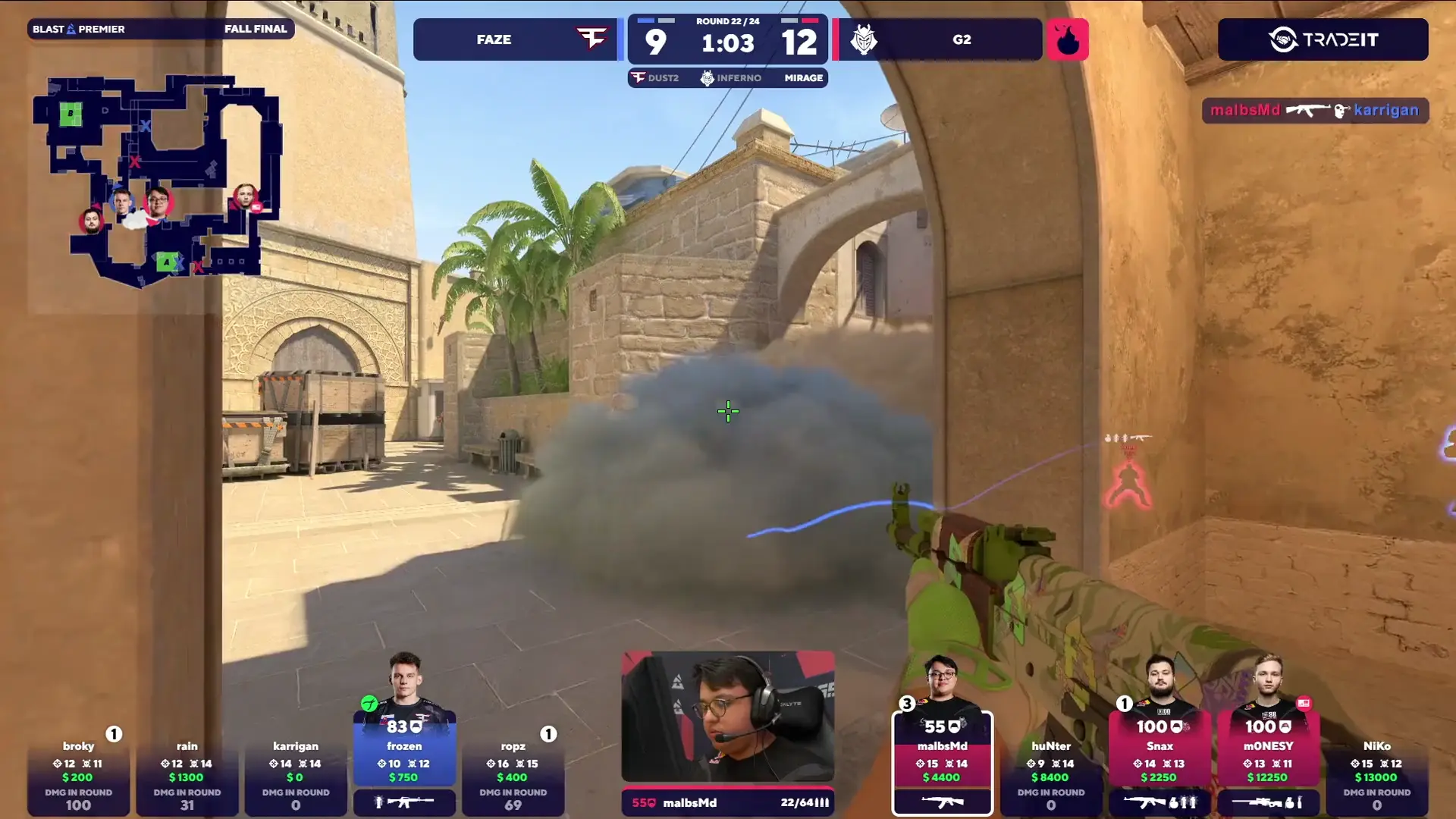
Task: Click the flame icon next to G2
Action: tap(1068, 39)
